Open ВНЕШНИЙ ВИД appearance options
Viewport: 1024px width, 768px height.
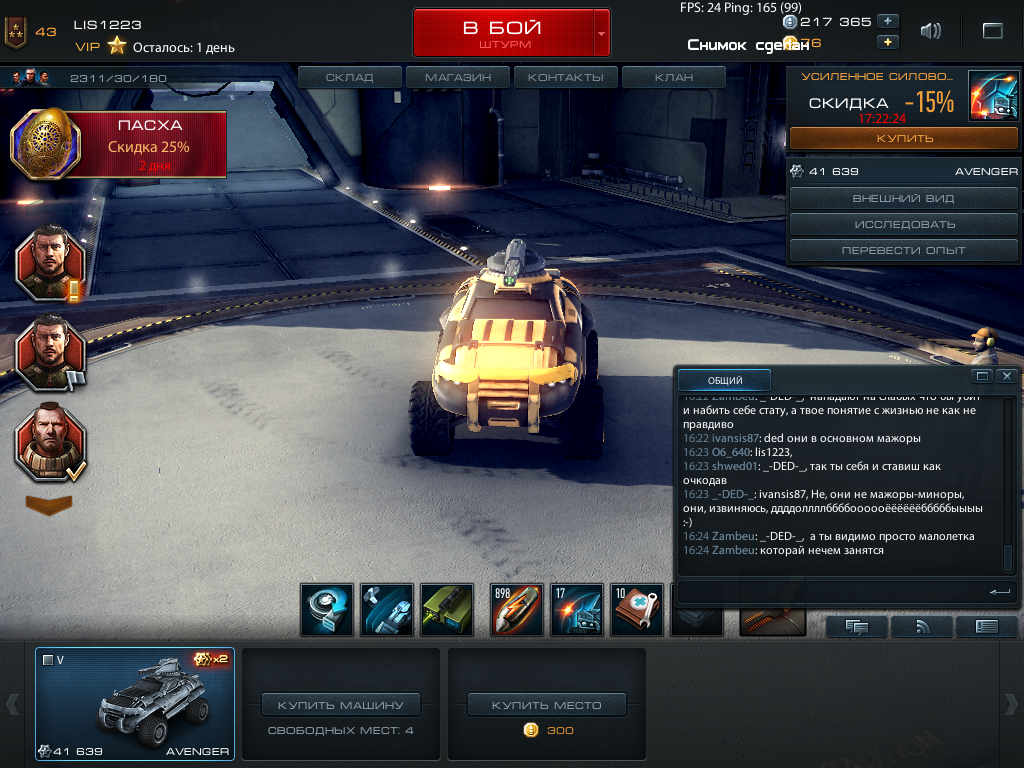[x=904, y=199]
